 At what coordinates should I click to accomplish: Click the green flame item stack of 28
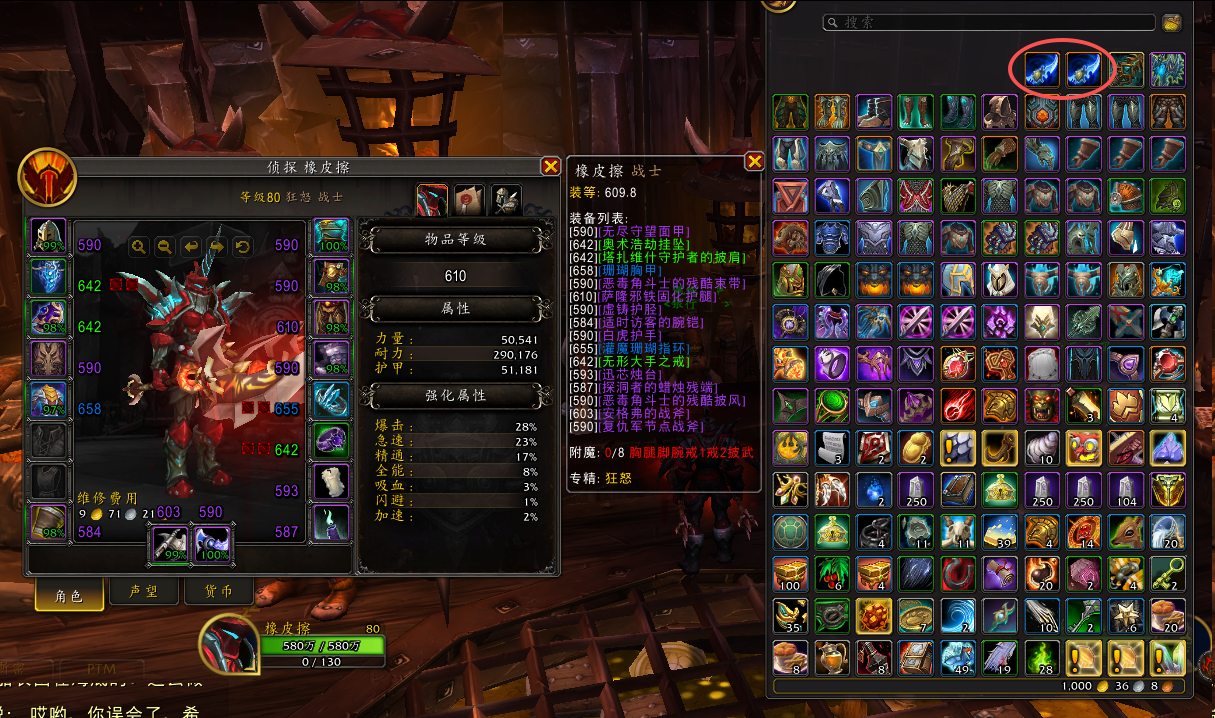pos(1042,657)
